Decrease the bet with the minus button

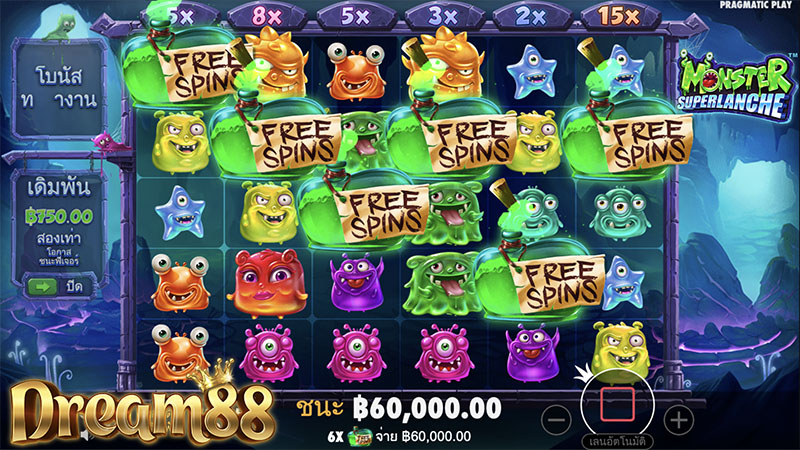pos(559,418)
